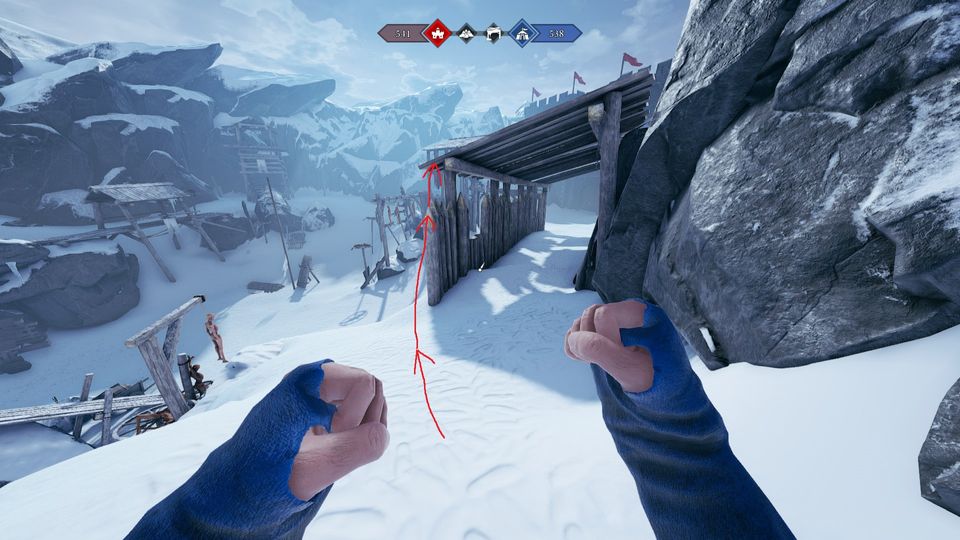Select the red castle objective icon
The height and width of the screenshot is (540, 960).
click(437, 33)
